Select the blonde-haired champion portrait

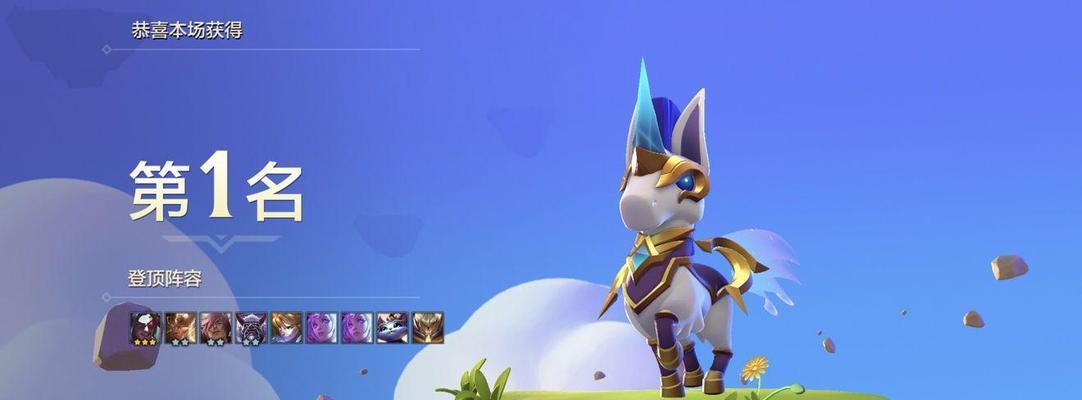(286, 327)
